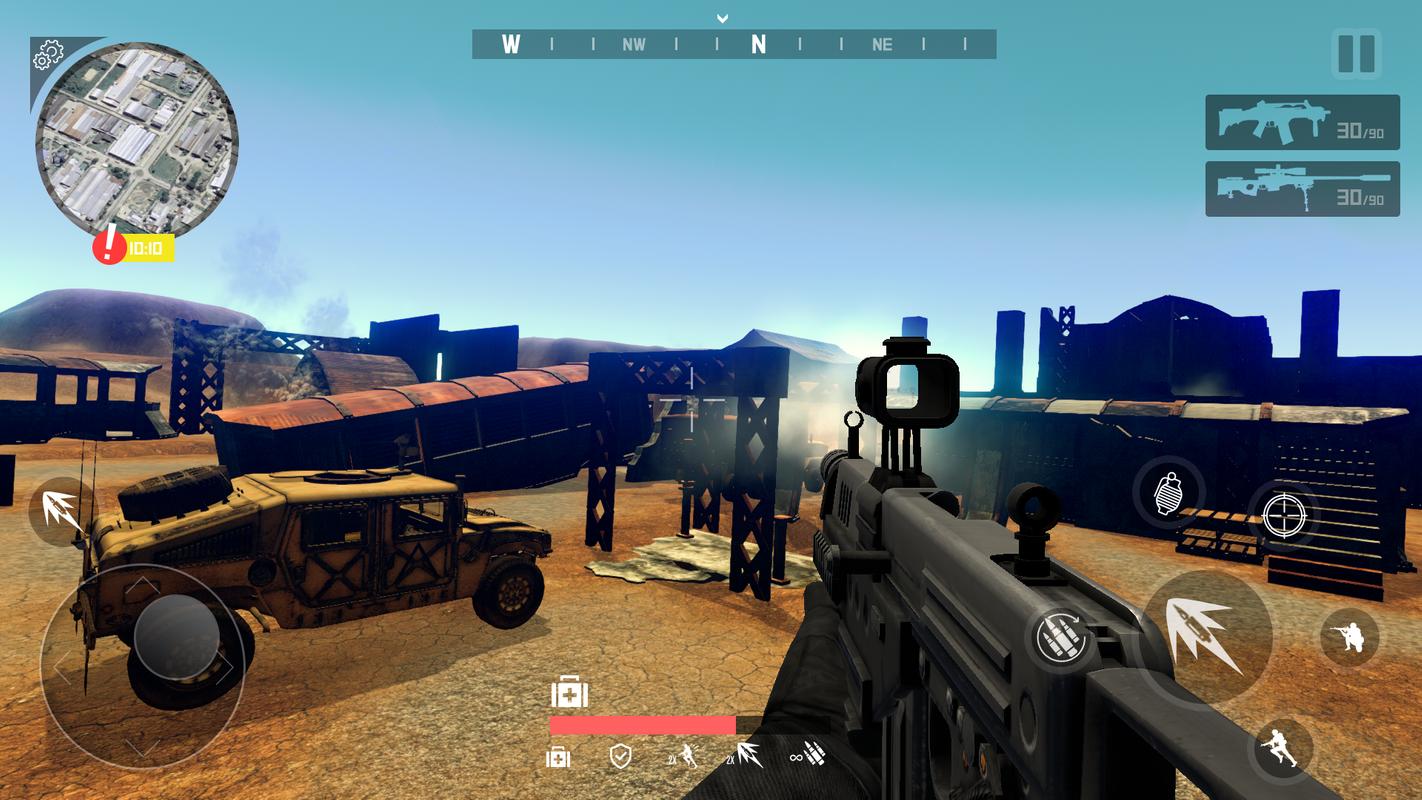1422x800 pixels.
Task: Open settings with the gear icon
Action: click(x=47, y=56)
